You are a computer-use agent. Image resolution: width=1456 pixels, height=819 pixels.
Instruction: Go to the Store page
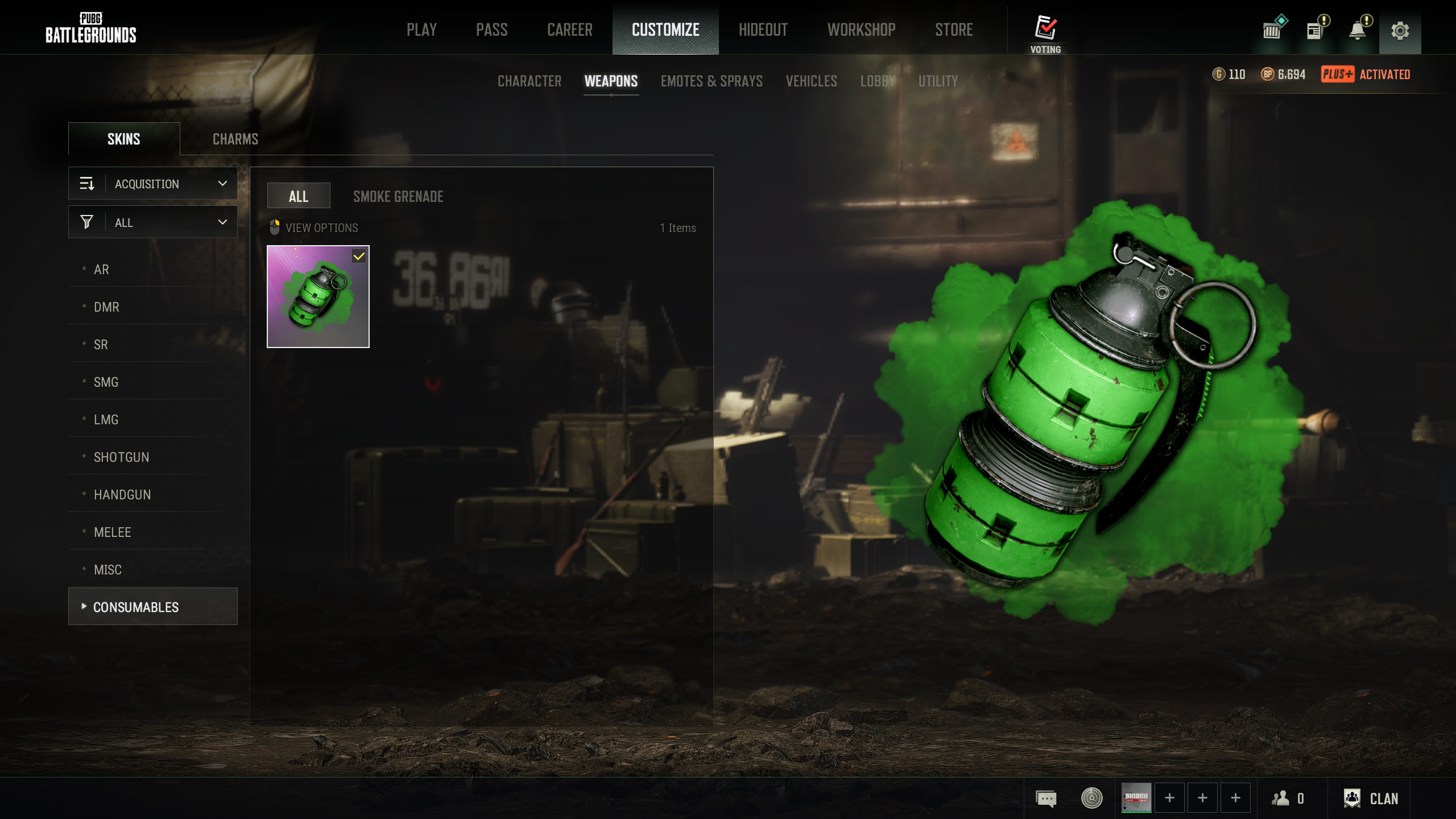tap(954, 30)
